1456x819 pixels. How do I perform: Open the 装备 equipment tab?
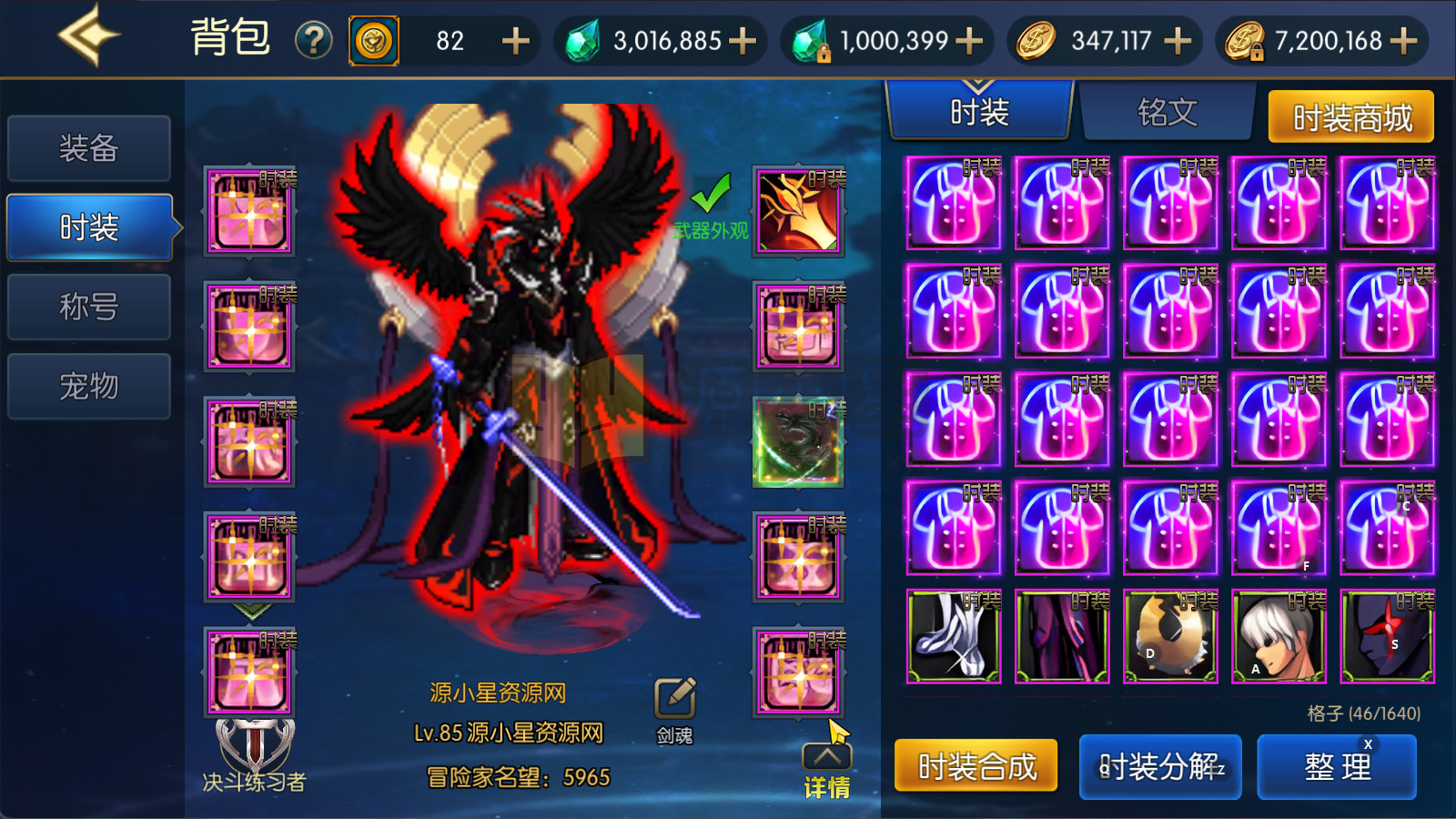pyautogui.click(x=88, y=147)
